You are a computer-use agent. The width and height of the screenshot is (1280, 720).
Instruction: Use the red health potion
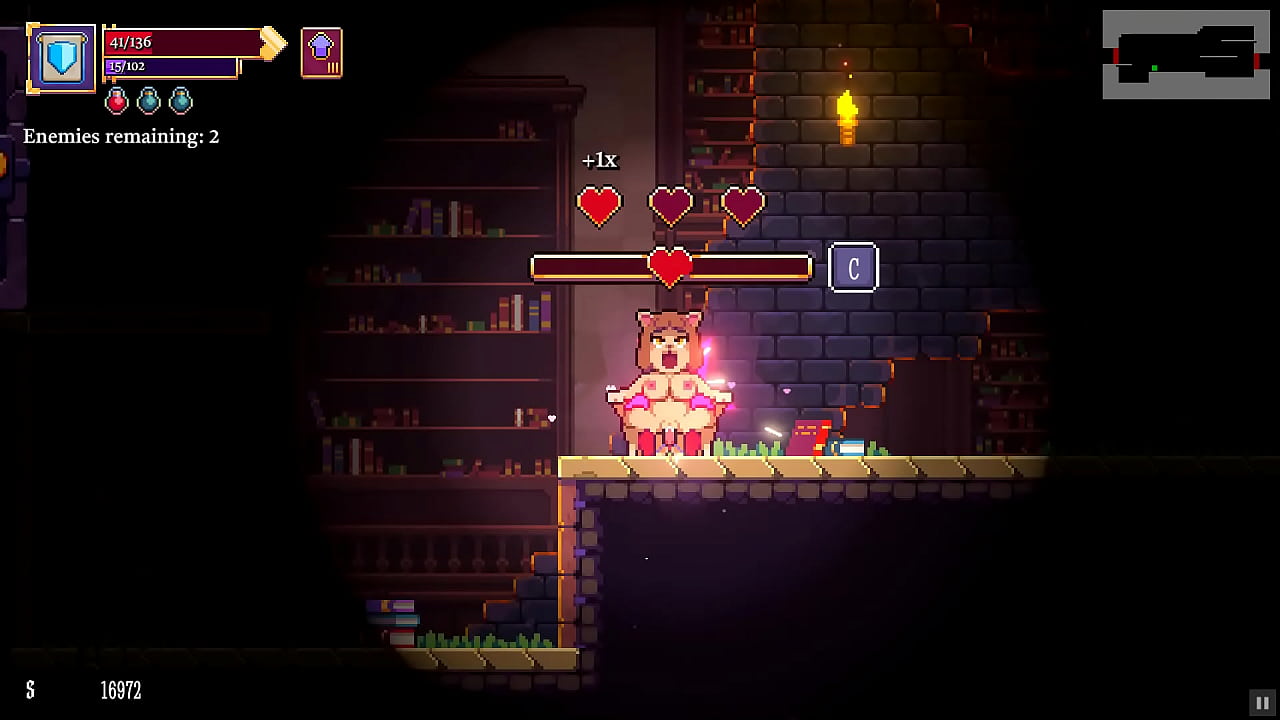click(x=117, y=100)
